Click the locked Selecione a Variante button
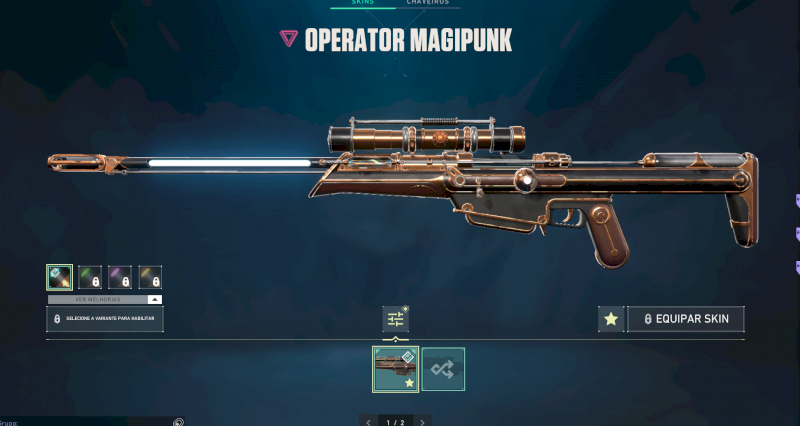 point(105,319)
